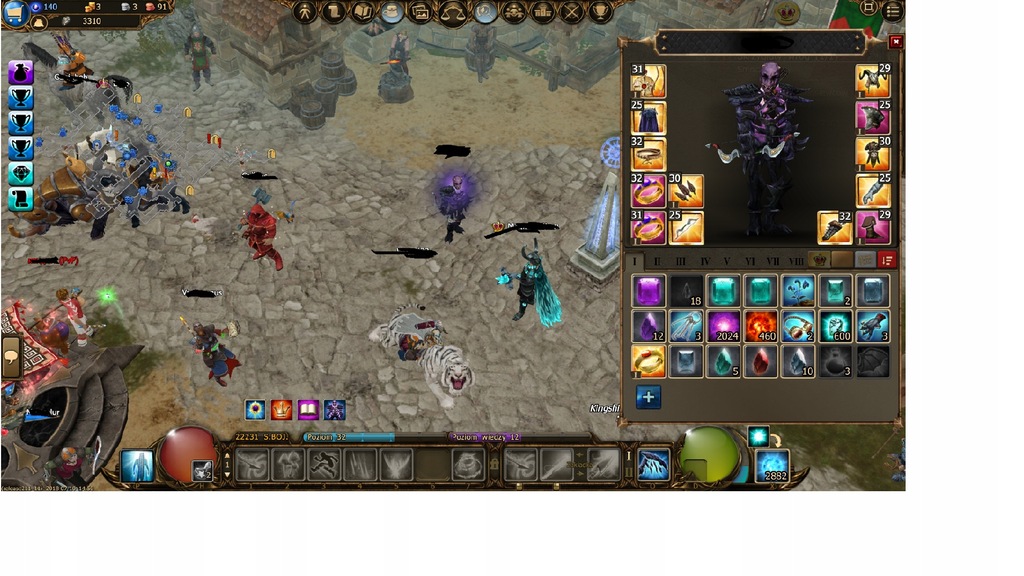Open the balance scales menu icon

click(452, 12)
